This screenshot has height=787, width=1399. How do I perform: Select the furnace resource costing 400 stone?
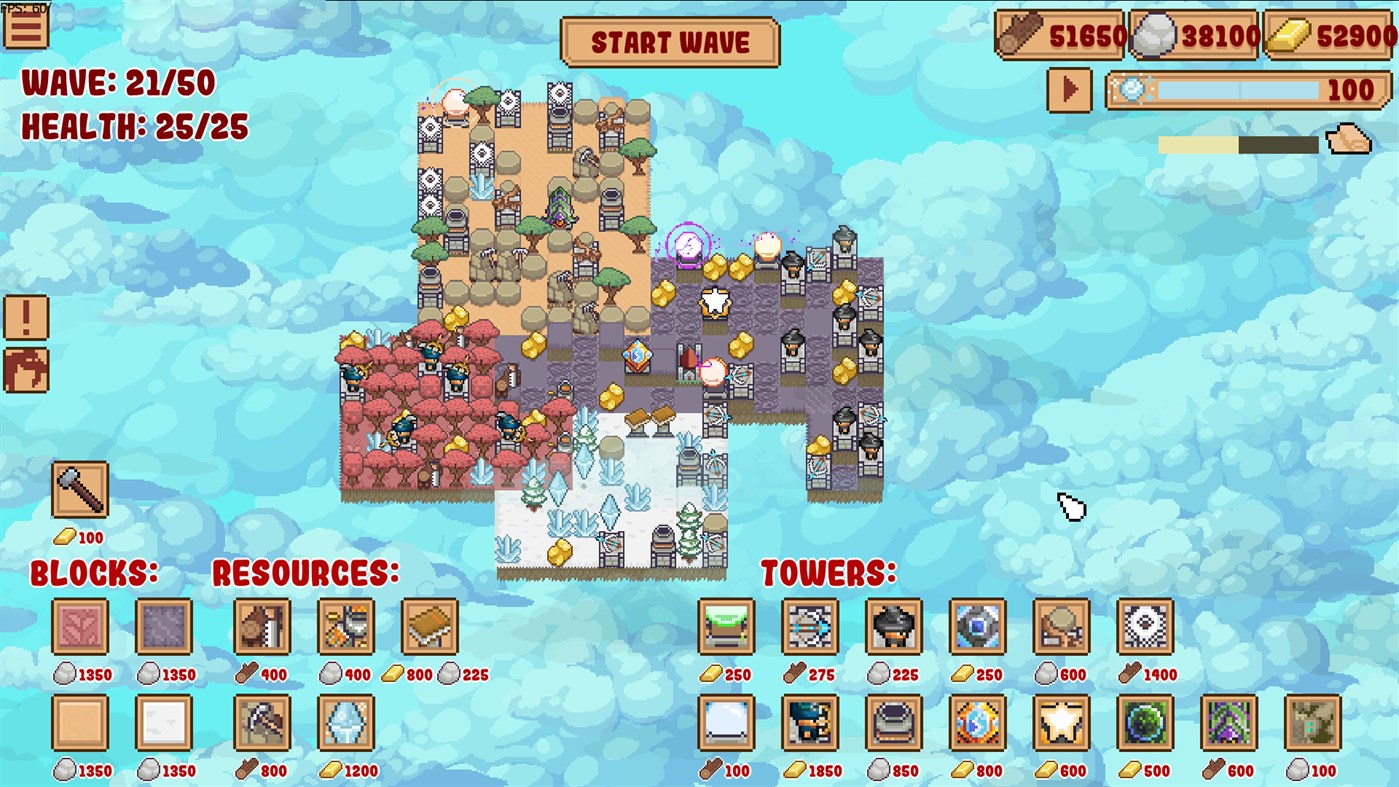click(x=345, y=628)
